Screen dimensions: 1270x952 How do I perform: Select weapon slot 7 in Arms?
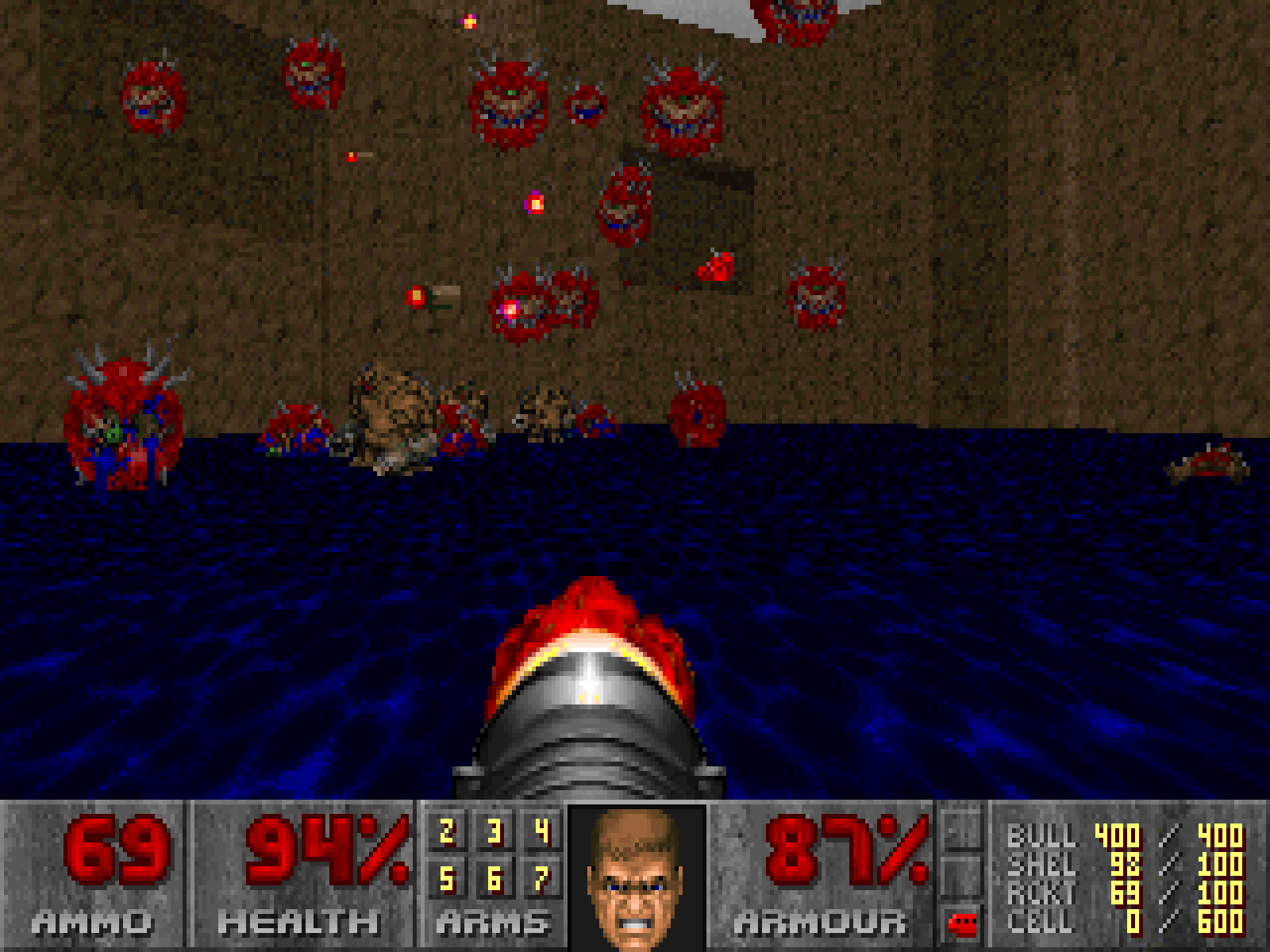pos(542,879)
